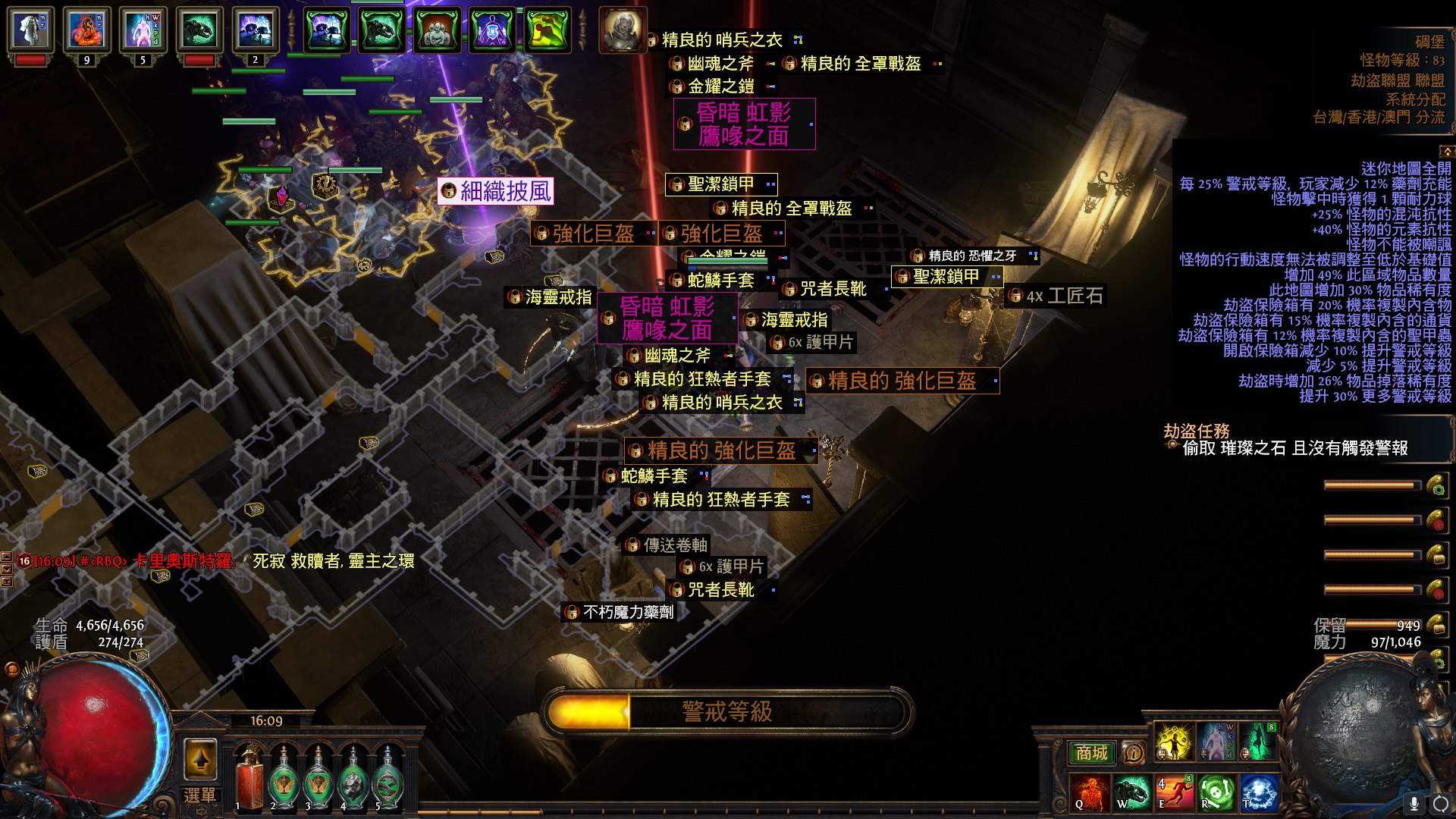Collapse the map modifiers list arrow
The image size is (1456, 819).
[1447, 152]
